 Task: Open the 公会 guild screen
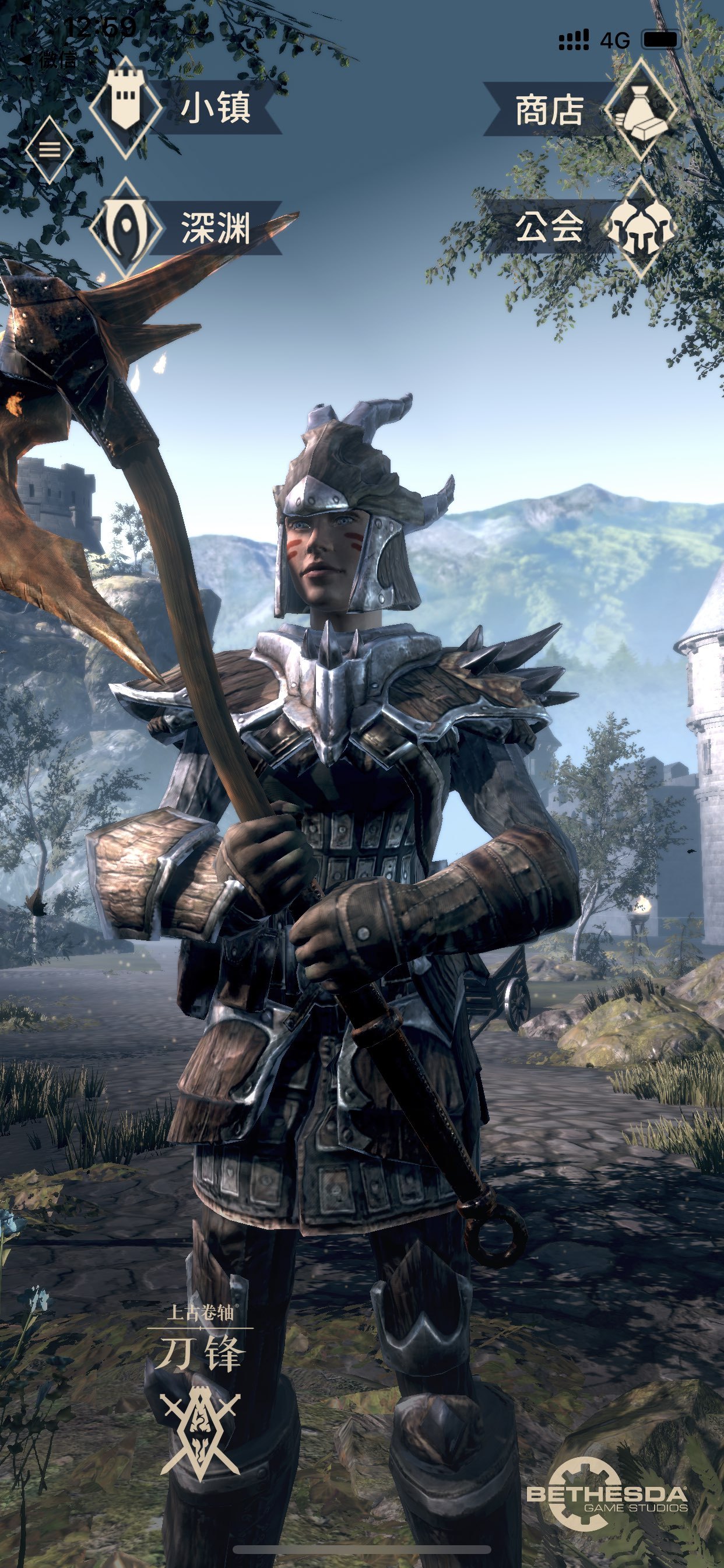[x=578, y=227]
